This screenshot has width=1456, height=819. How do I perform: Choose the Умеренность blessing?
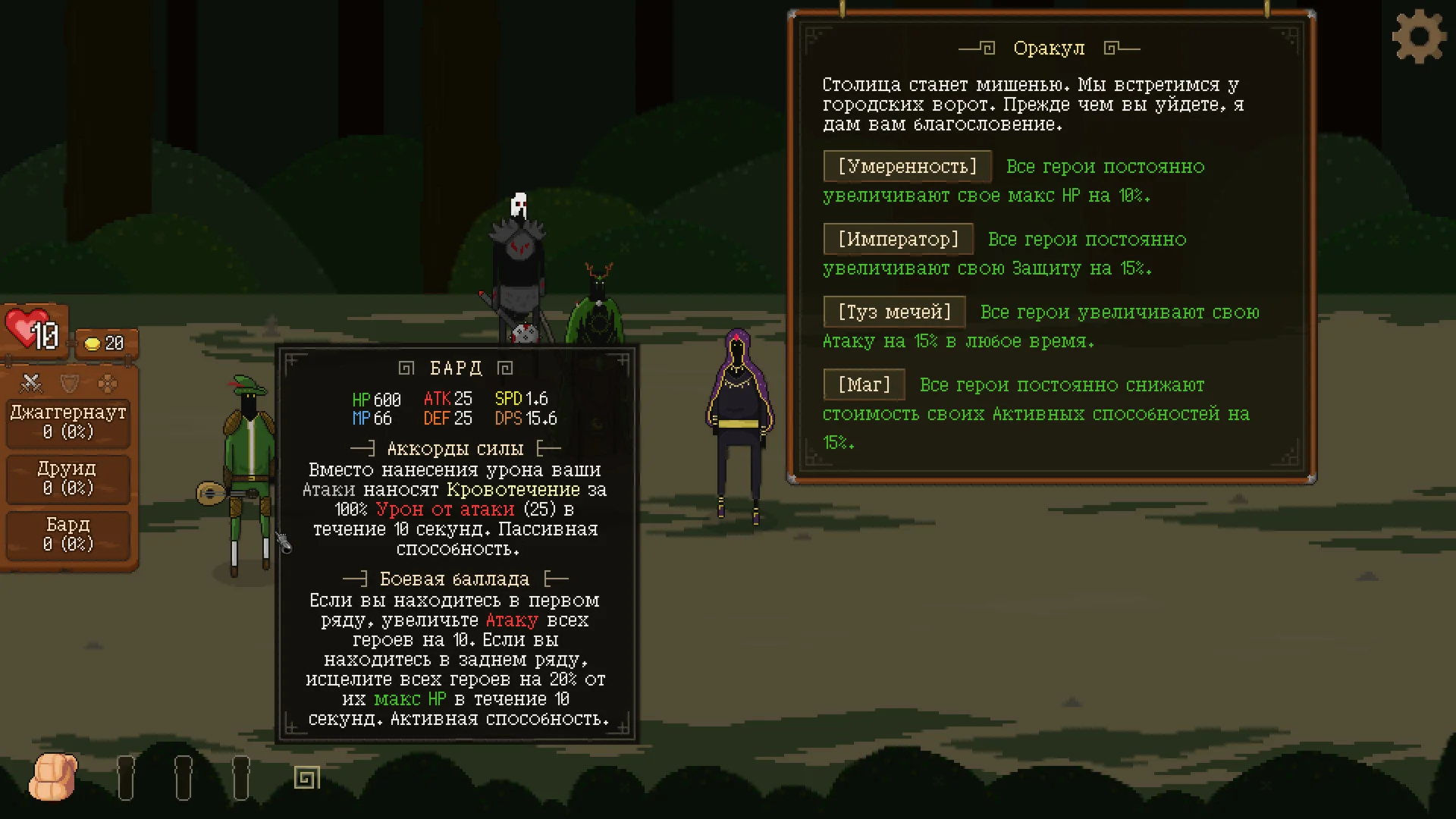(907, 167)
